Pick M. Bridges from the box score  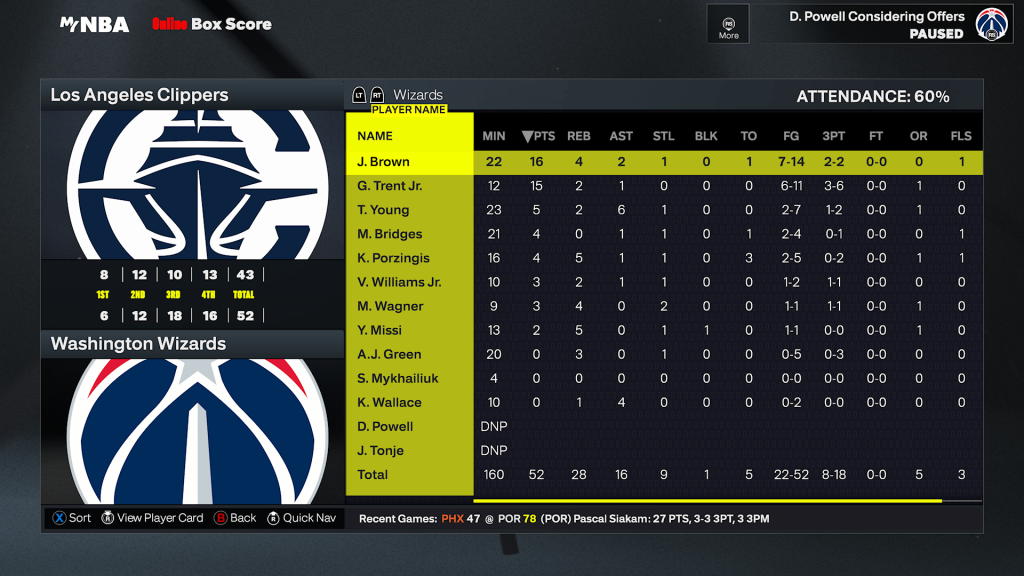click(x=390, y=234)
